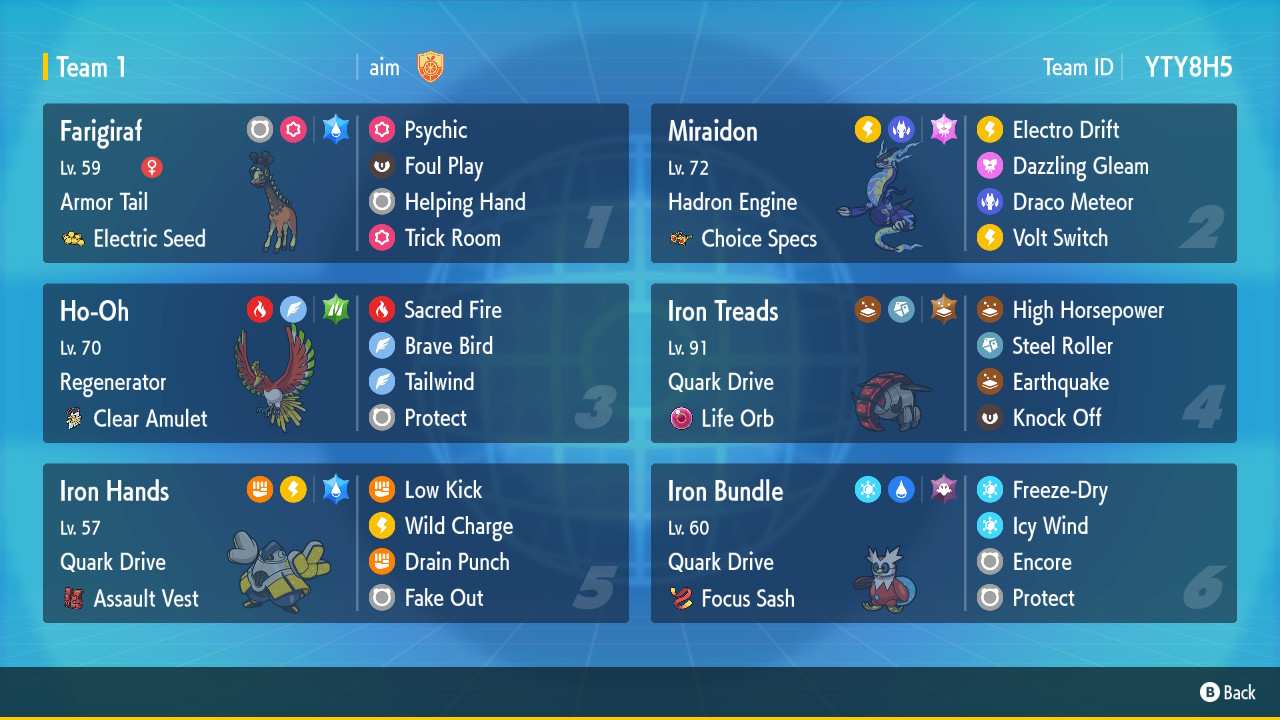
Task: Select the Ho-Oh team card
Action: point(335,363)
